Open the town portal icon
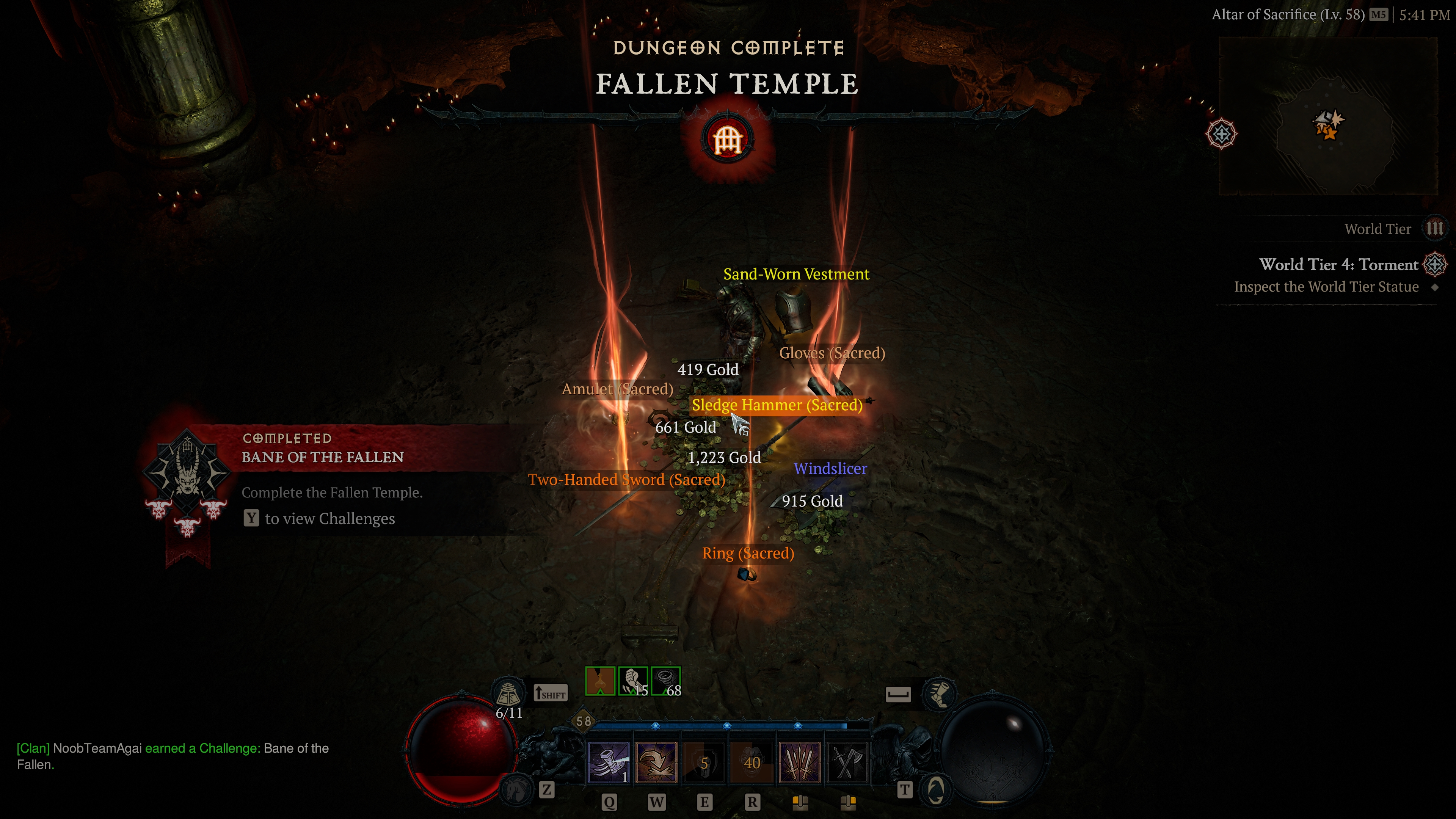The height and width of the screenshot is (819, 1456). click(x=935, y=789)
